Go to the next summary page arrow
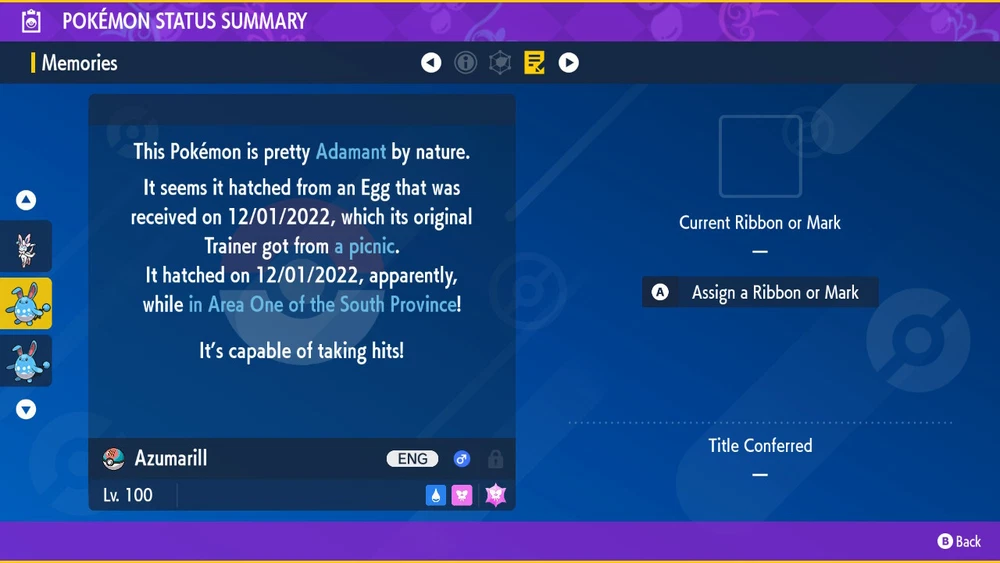Image resolution: width=1000 pixels, height=563 pixels. point(568,63)
